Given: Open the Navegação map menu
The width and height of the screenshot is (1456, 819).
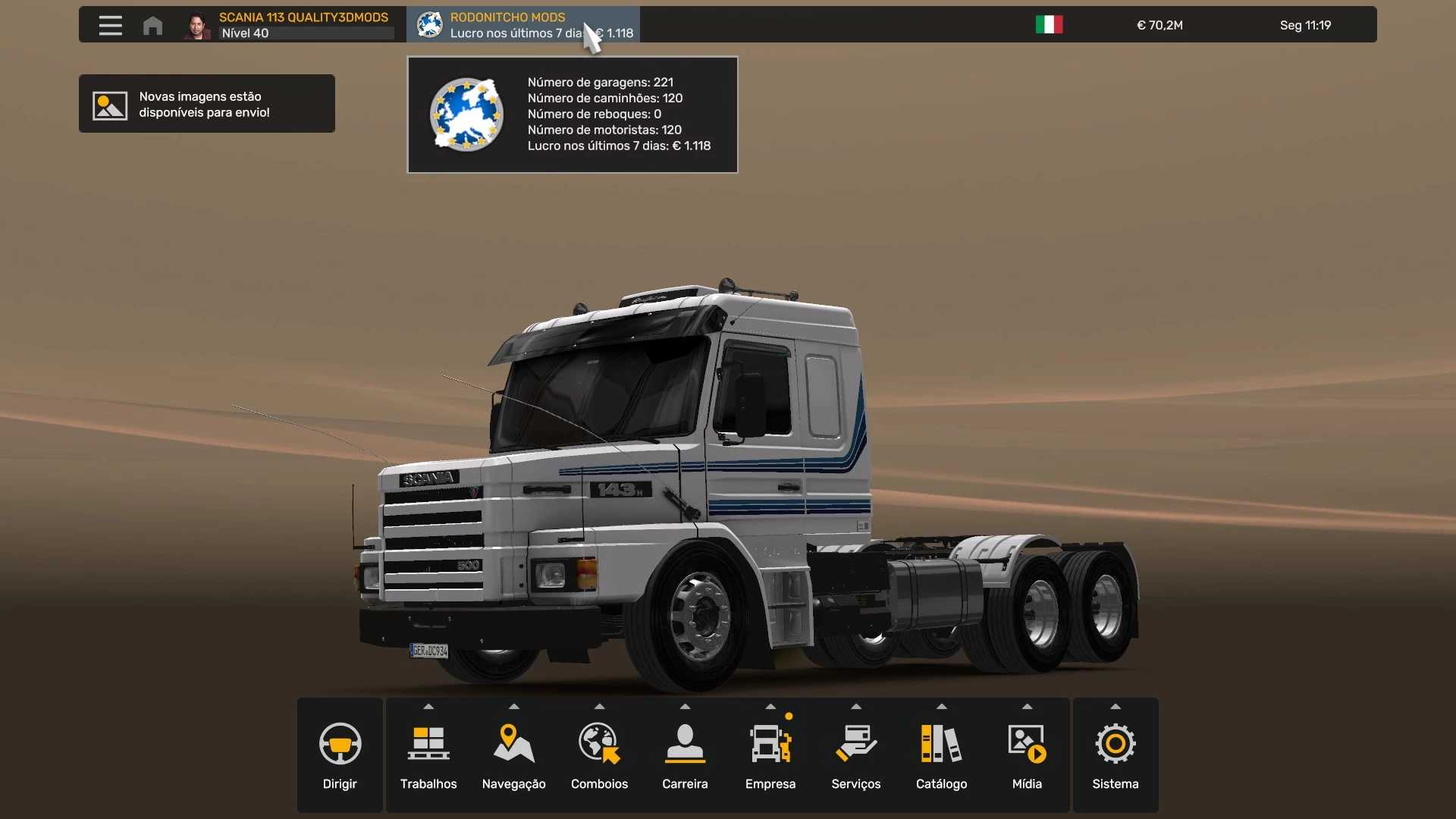Looking at the screenshot, I should click(x=514, y=755).
